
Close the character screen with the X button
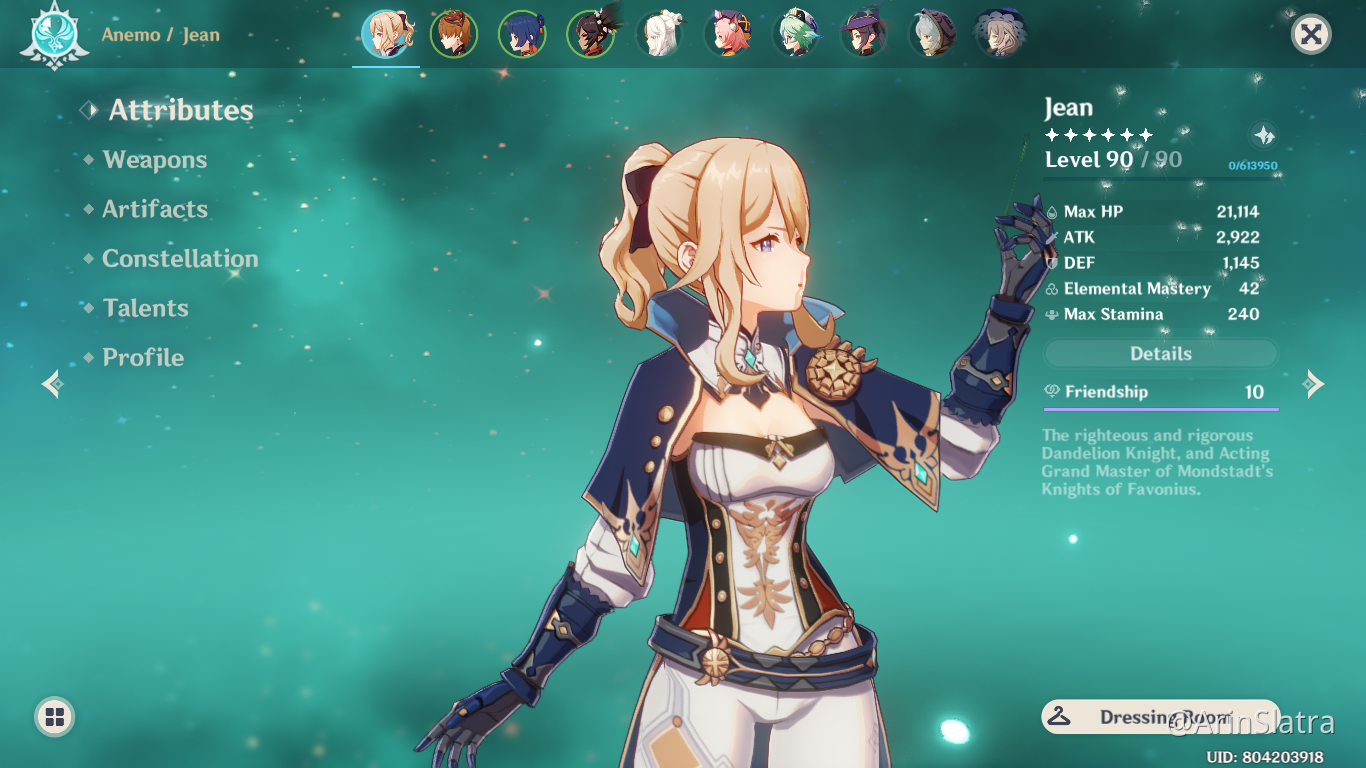pyautogui.click(x=1311, y=35)
